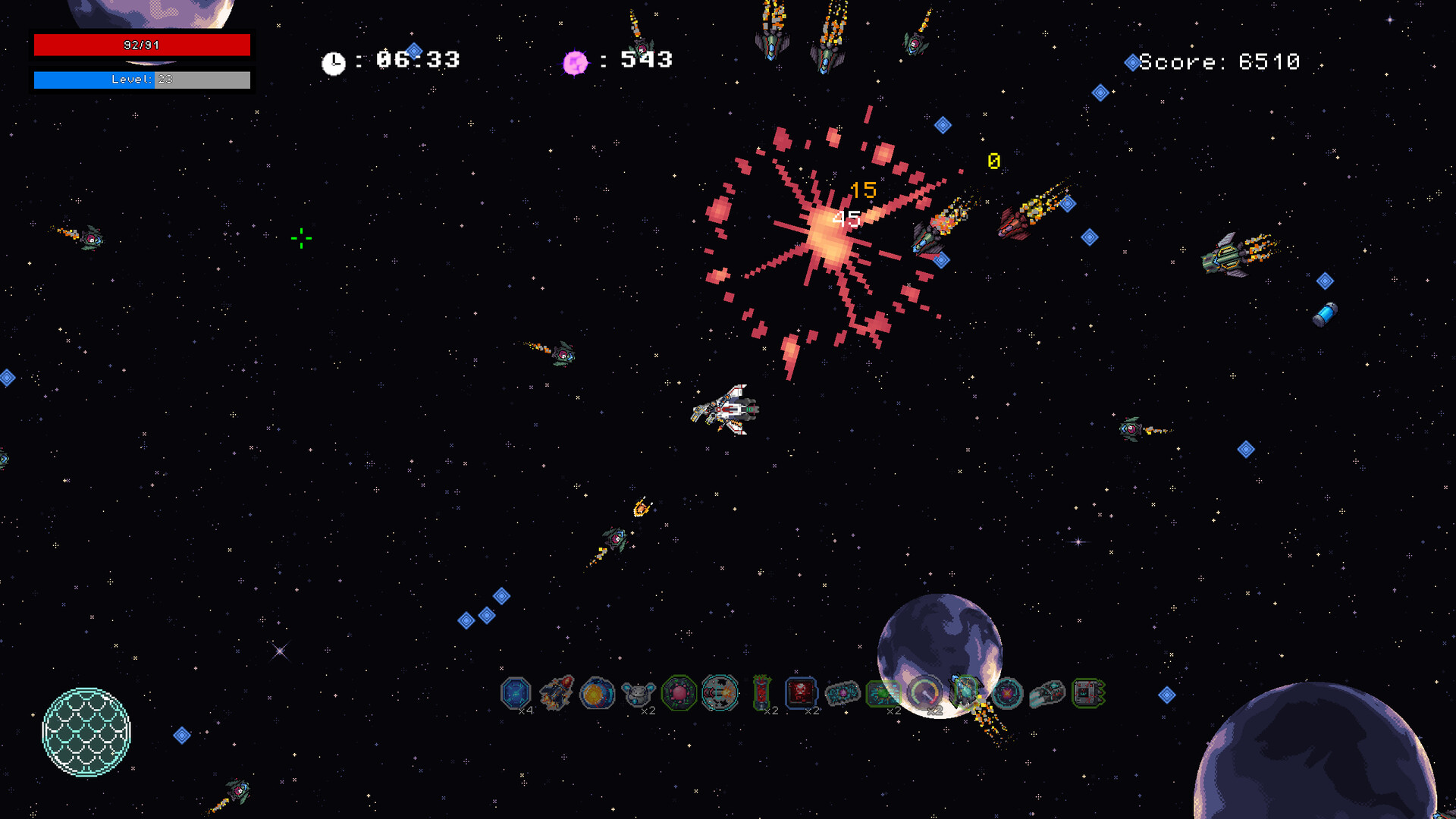Click the rocket missile upgrade icon
This screenshot has width=1456, height=819.
point(557,693)
